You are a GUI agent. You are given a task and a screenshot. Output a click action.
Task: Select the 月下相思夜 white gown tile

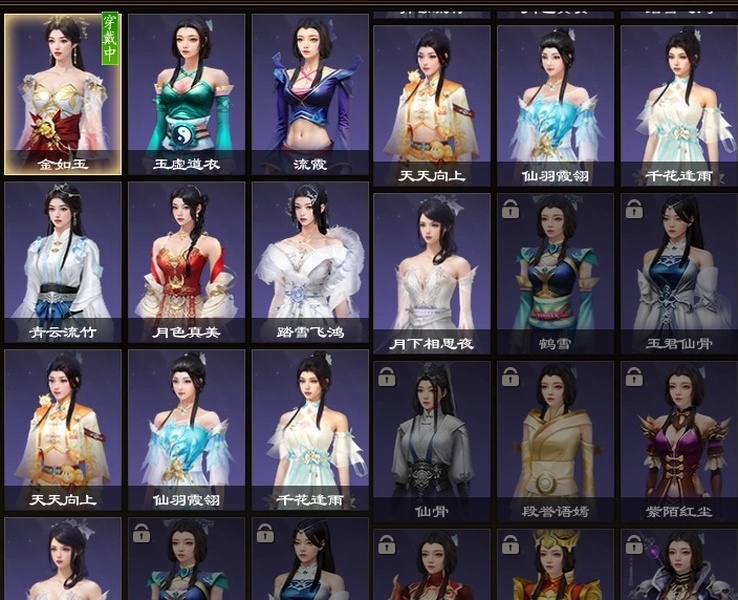(432, 273)
